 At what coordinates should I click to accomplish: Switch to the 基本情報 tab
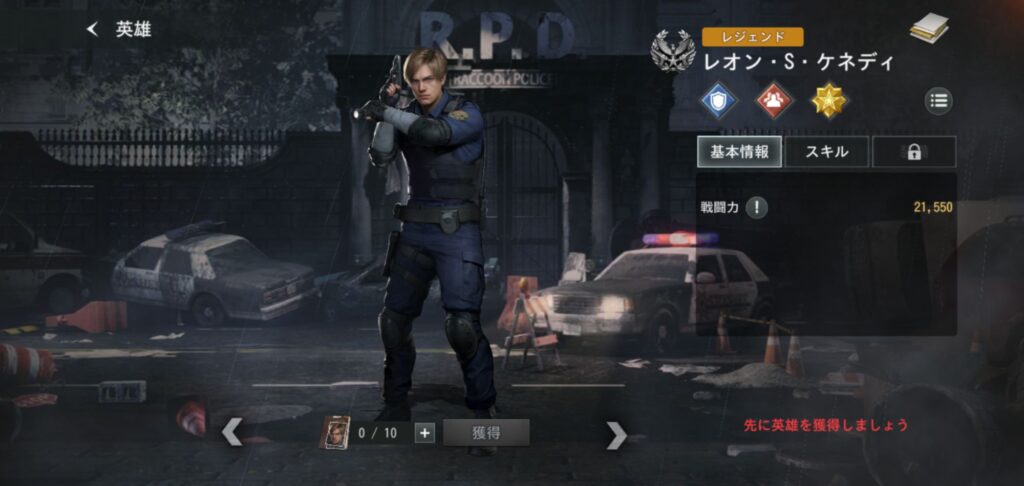click(739, 152)
